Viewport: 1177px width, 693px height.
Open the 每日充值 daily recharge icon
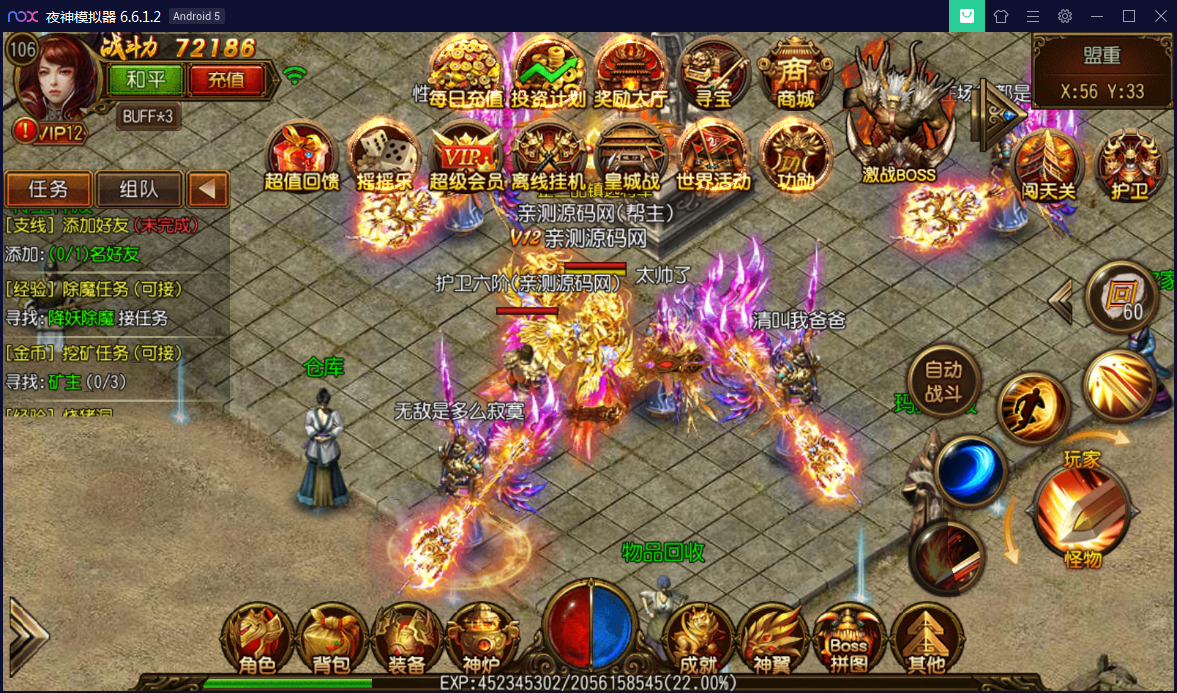(x=466, y=74)
